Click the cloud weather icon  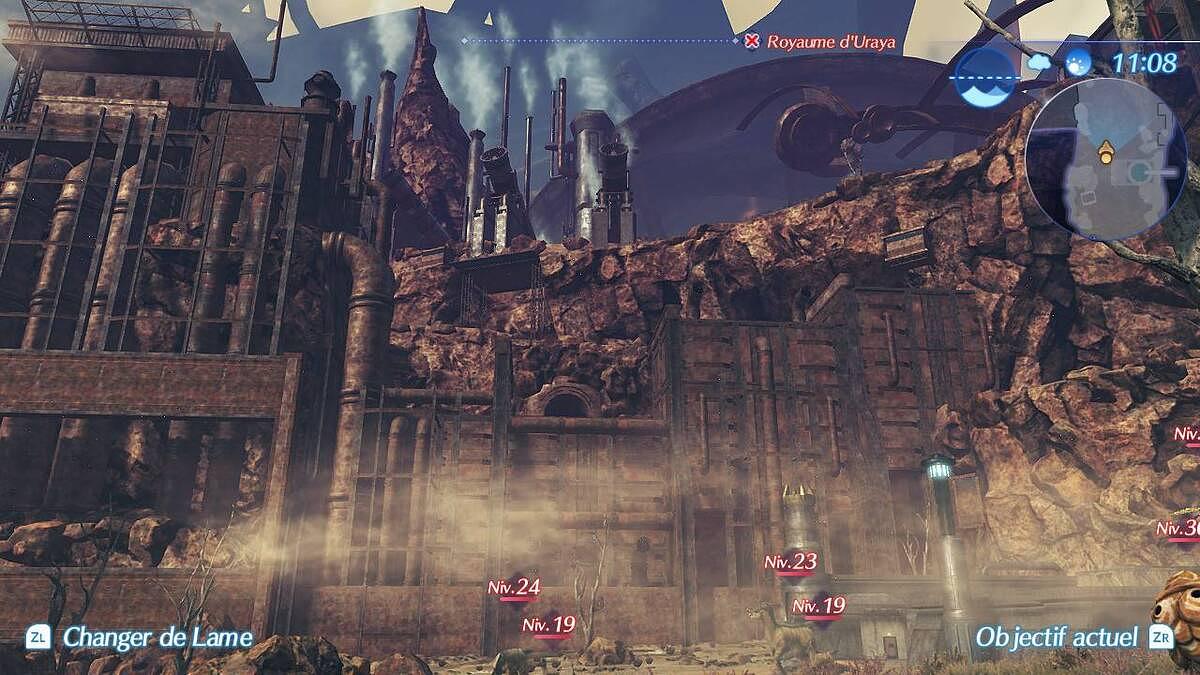click(1039, 62)
